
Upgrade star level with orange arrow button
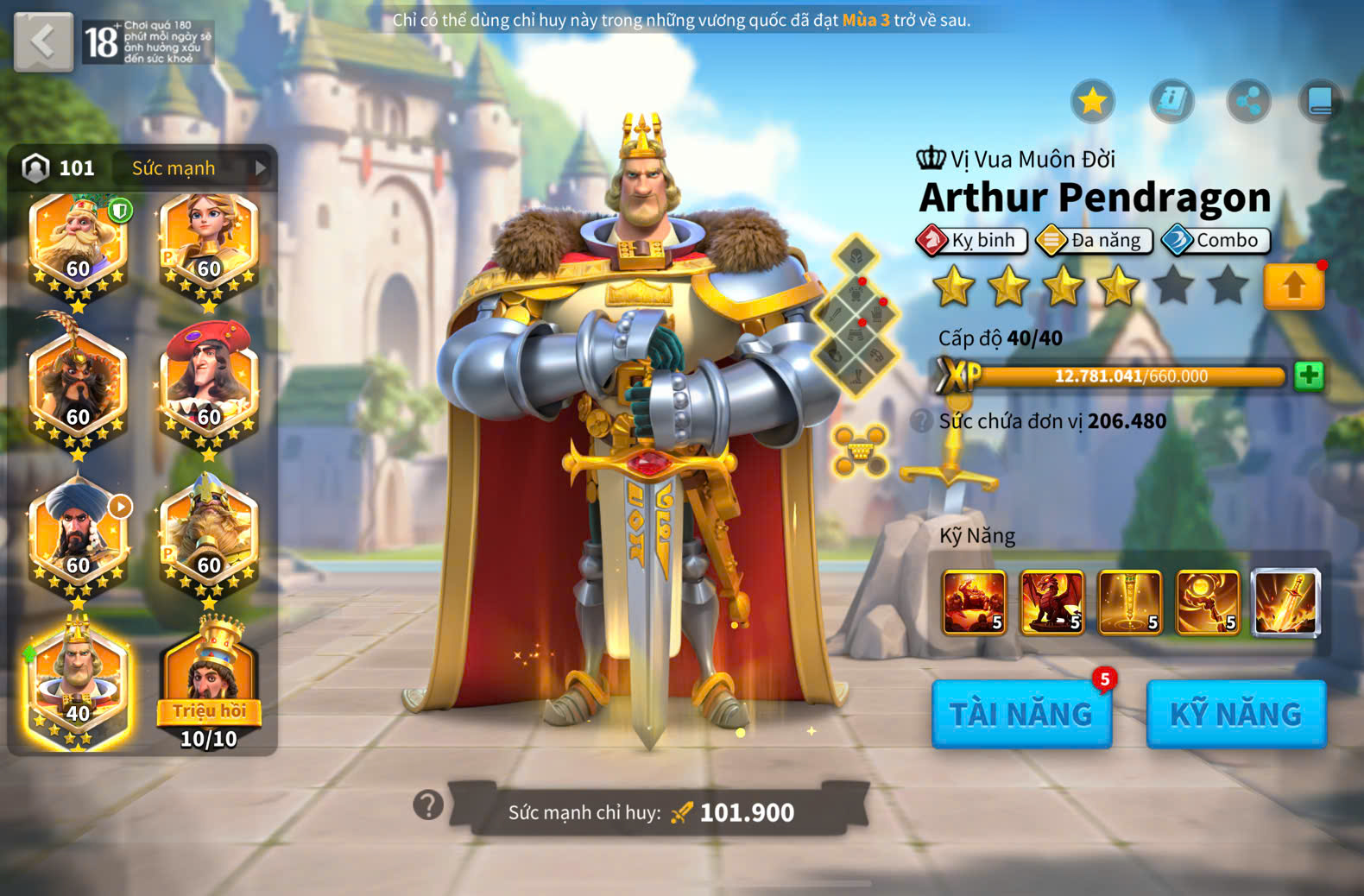[x=1293, y=286]
